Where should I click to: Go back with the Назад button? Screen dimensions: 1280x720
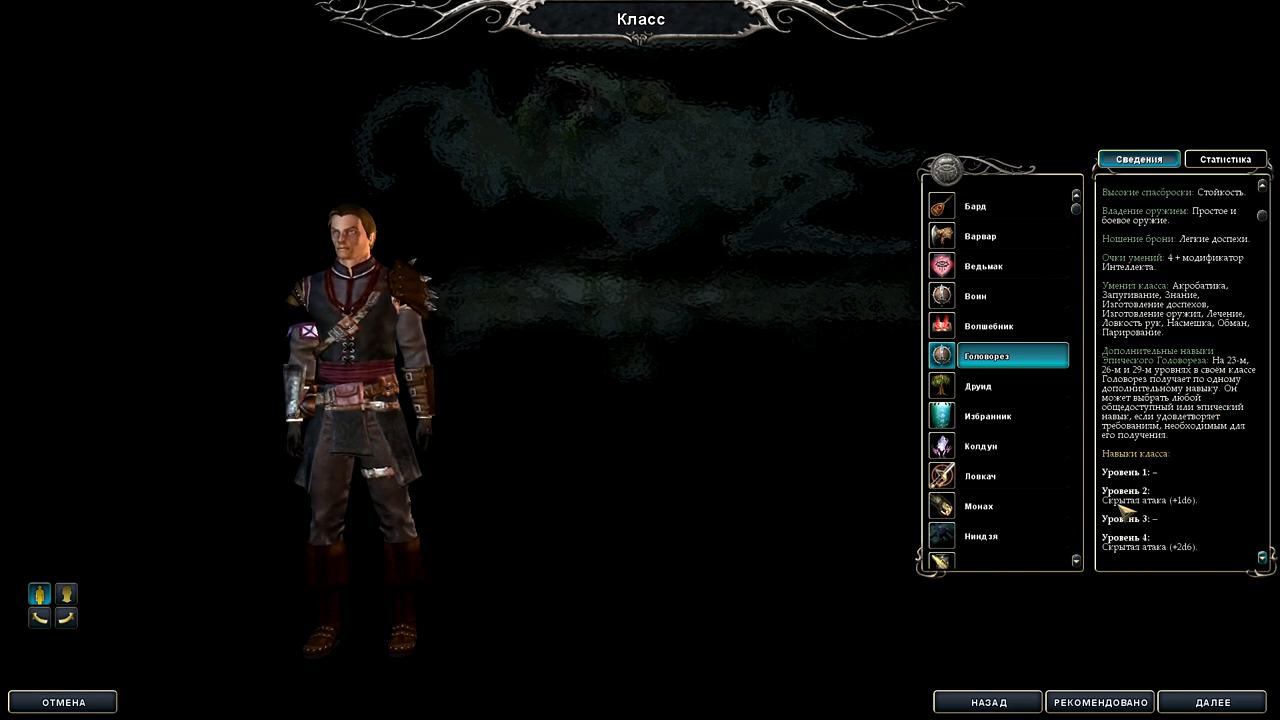(x=988, y=702)
